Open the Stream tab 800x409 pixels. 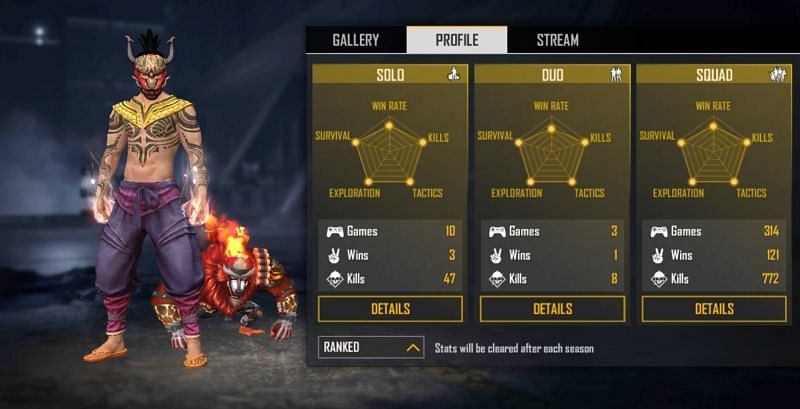557,40
